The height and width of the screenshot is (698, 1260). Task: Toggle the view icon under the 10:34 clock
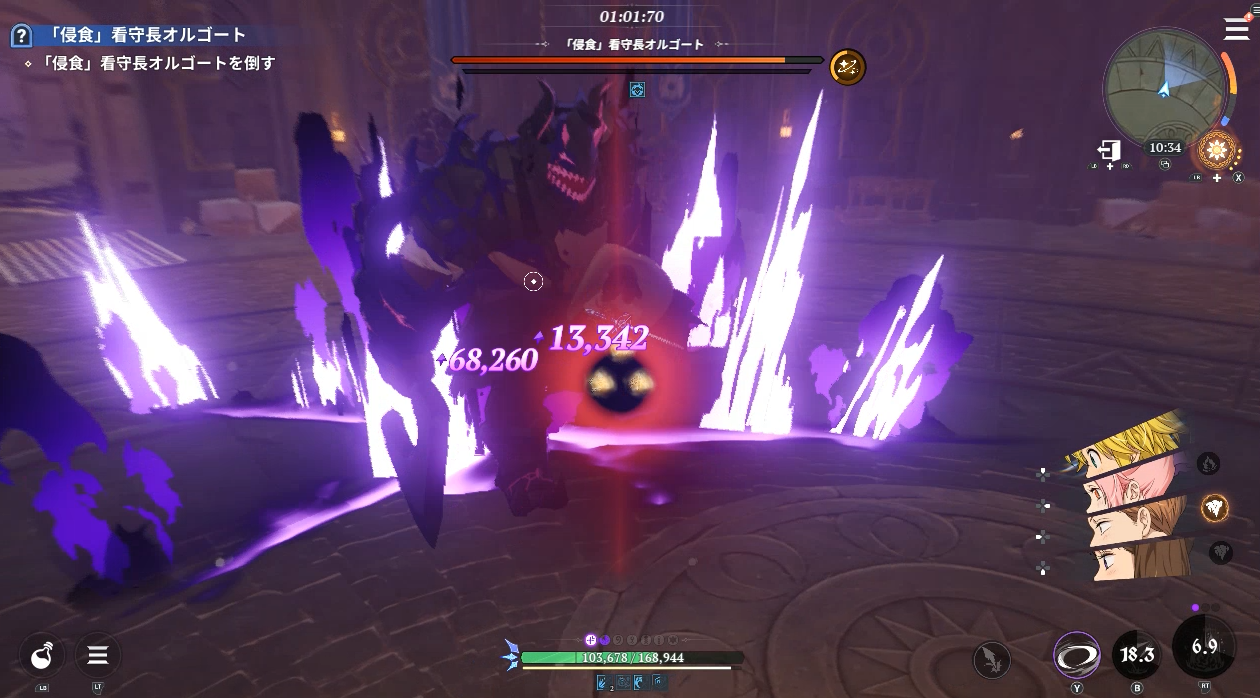click(x=1165, y=165)
